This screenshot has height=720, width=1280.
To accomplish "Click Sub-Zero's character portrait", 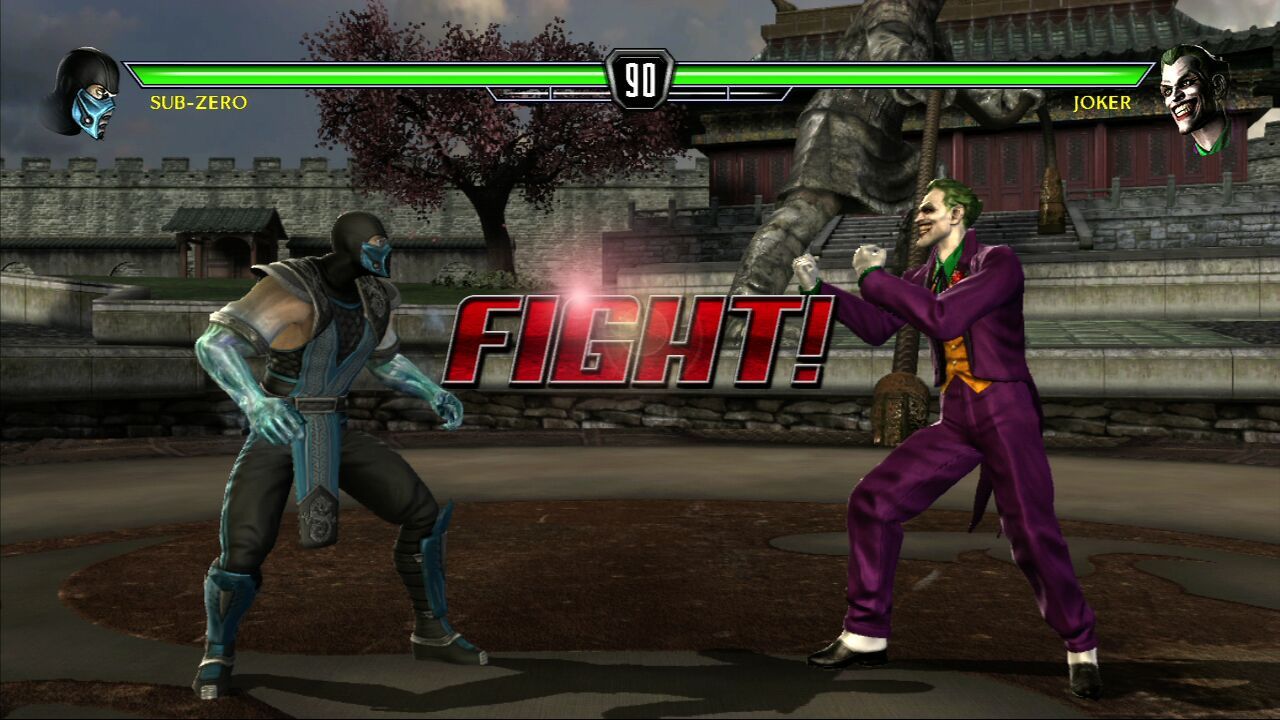I will (82, 93).
